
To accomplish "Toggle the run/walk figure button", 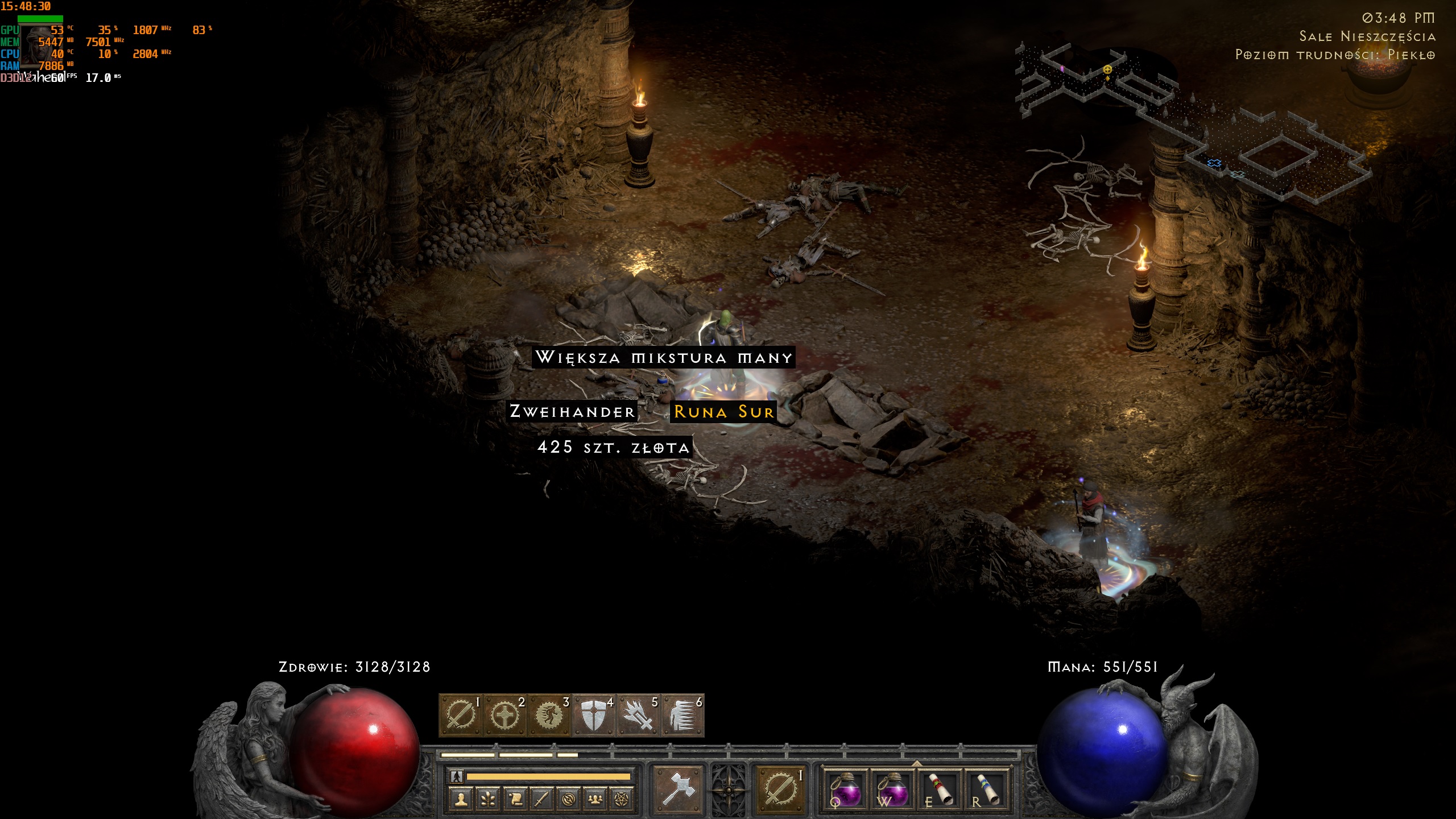I will click(456, 776).
